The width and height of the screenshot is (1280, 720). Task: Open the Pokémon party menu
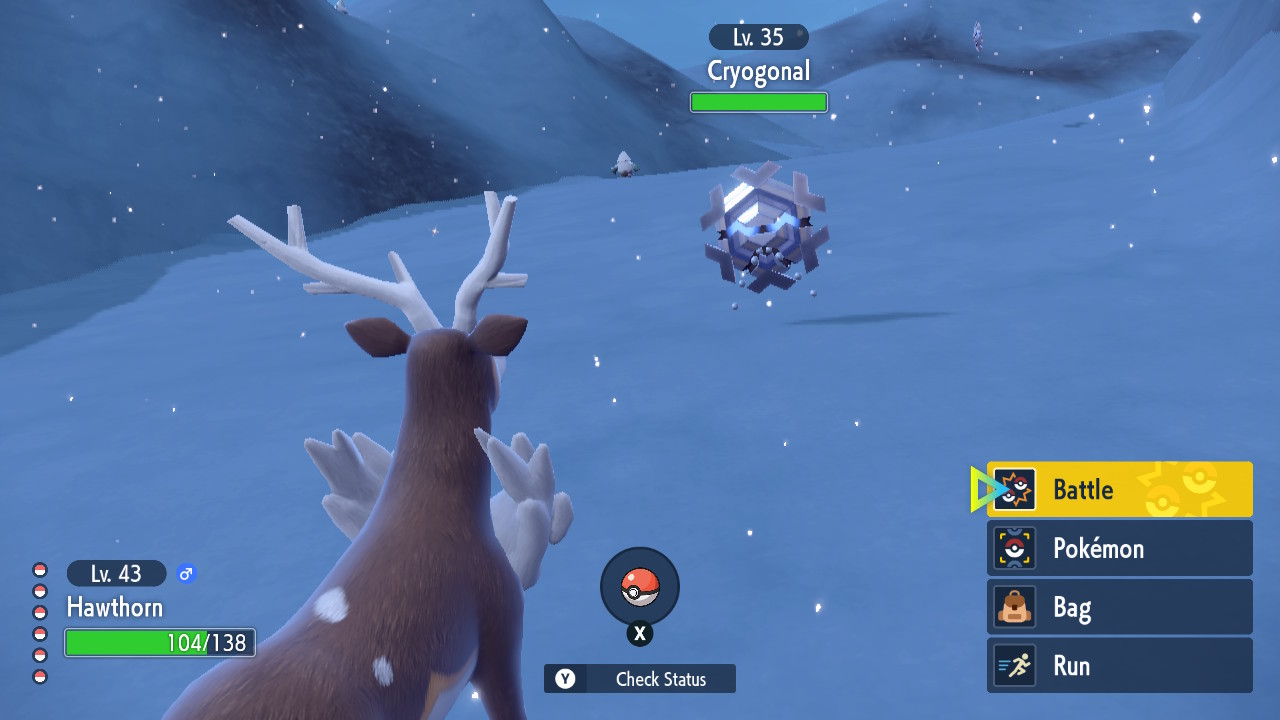click(1119, 548)
